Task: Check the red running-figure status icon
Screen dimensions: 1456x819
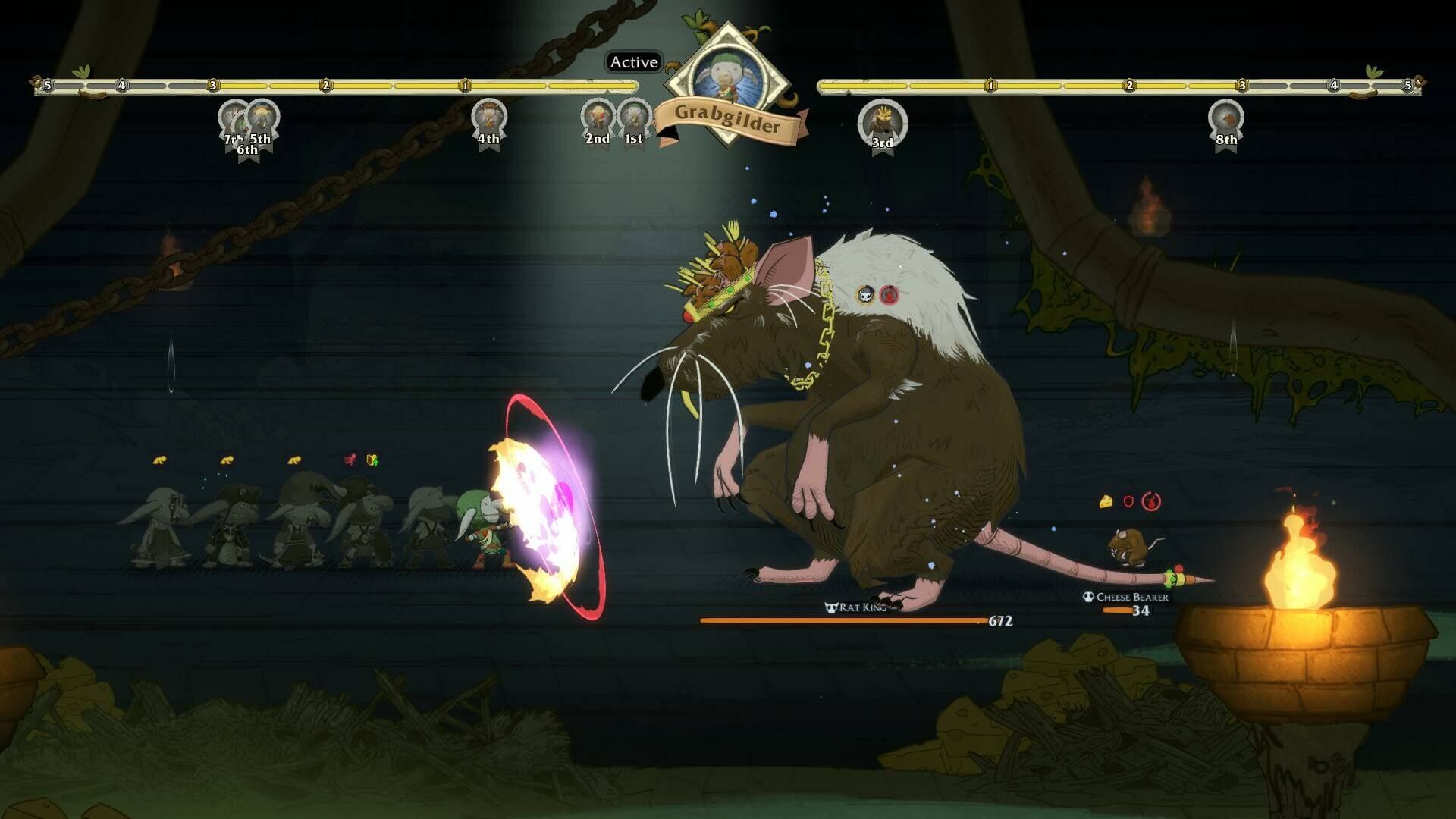Action: pos(350,460)
